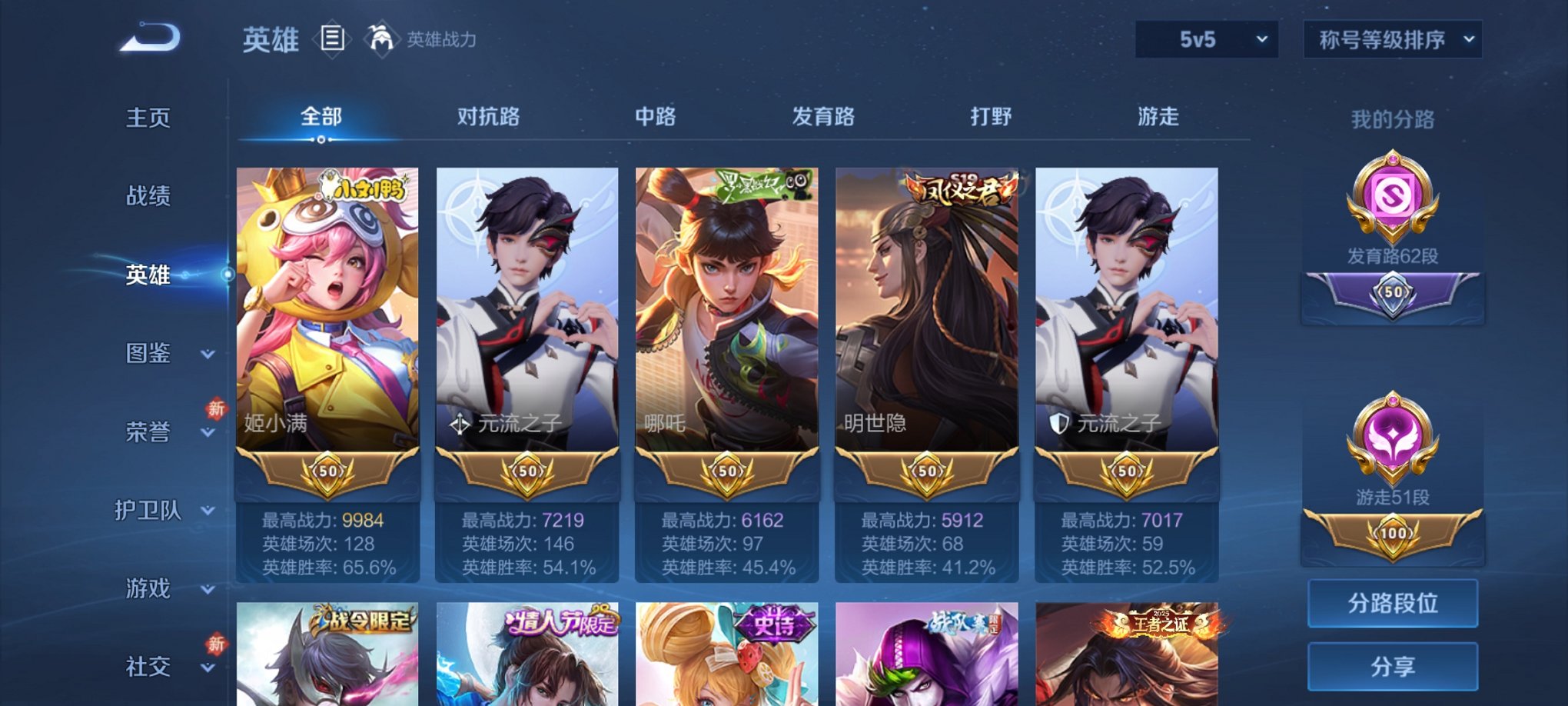Switch to the 打野 lane tab
The width and height of the screenshot is (1568, 706).
click(x=992, y=117)
